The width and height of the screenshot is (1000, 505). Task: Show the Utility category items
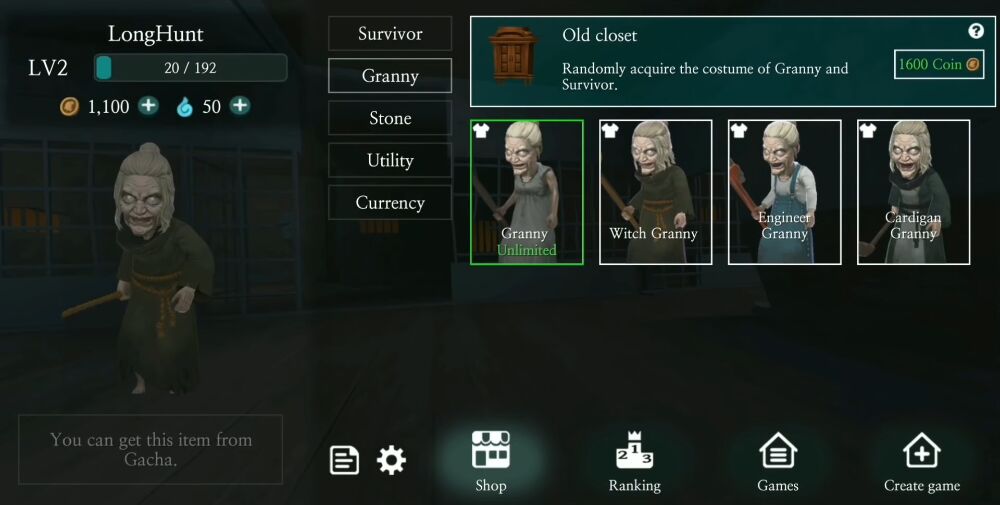[x=390, y=160]
